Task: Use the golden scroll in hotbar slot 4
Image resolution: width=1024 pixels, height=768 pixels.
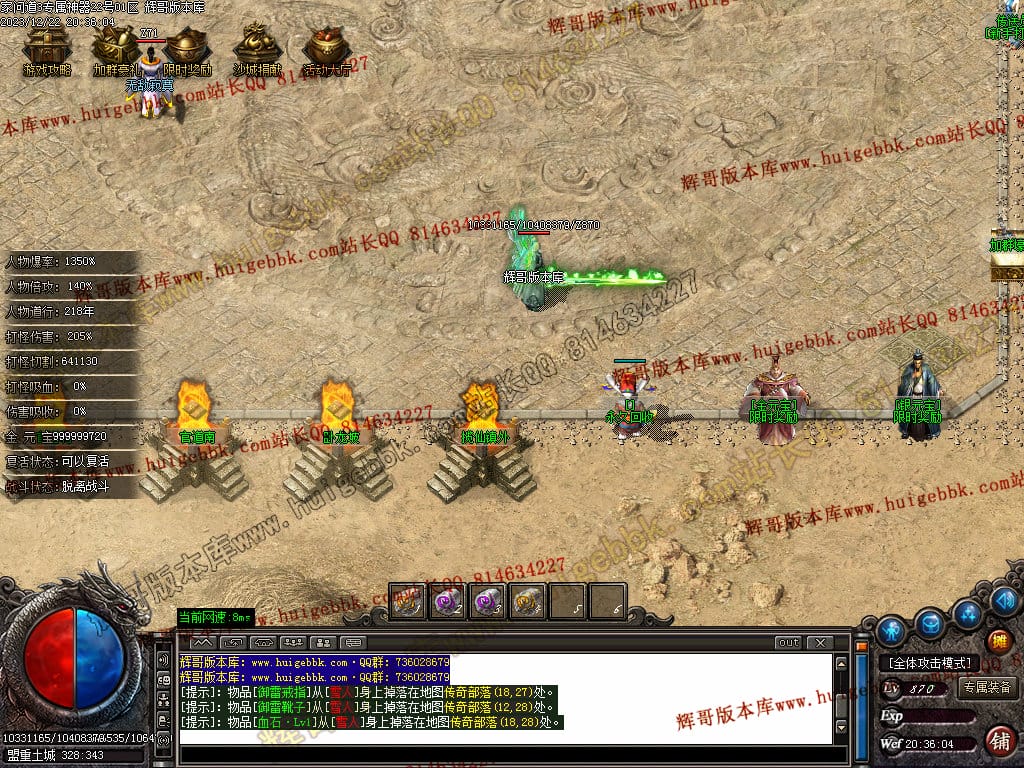Action: [x=527, y=601]
